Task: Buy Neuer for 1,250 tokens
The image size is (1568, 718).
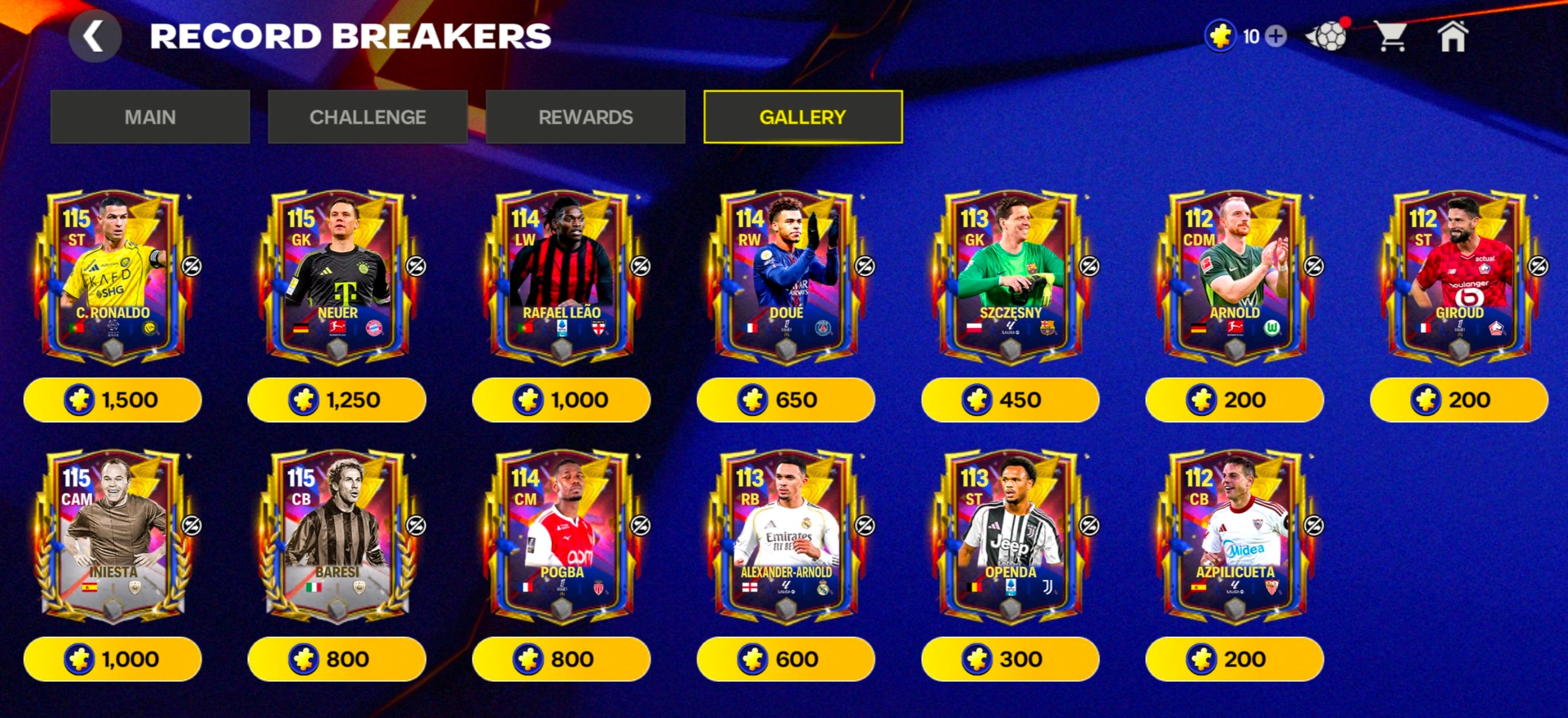Action: click(337, 399)
